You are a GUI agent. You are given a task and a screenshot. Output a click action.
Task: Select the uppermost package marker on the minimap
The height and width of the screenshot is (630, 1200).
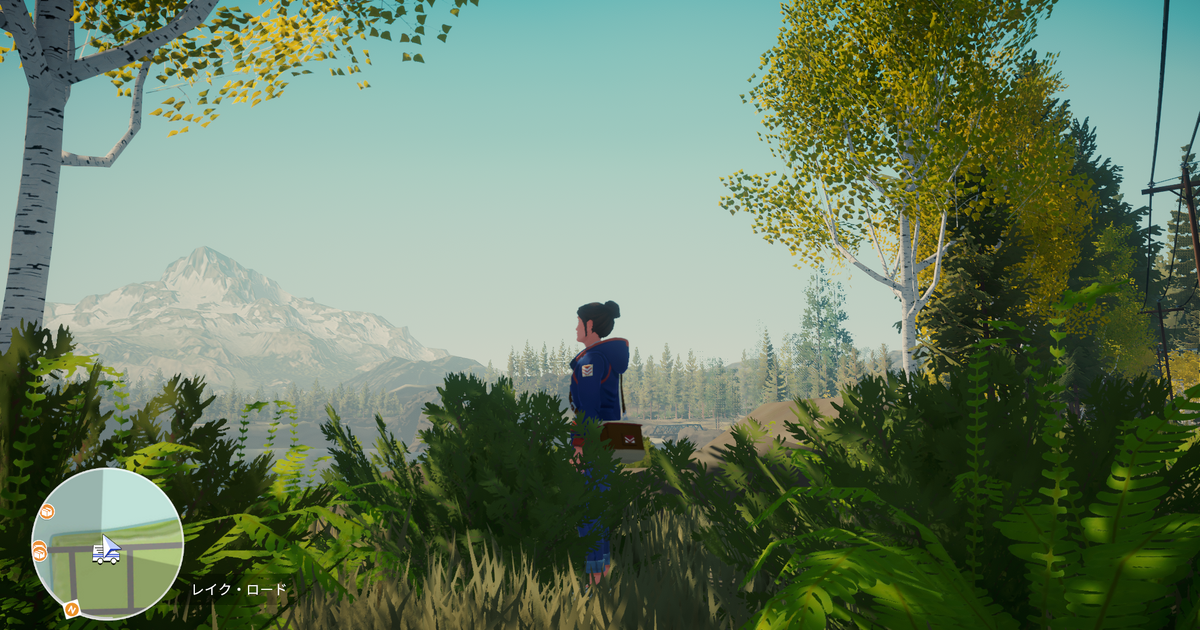click(46, 512)
